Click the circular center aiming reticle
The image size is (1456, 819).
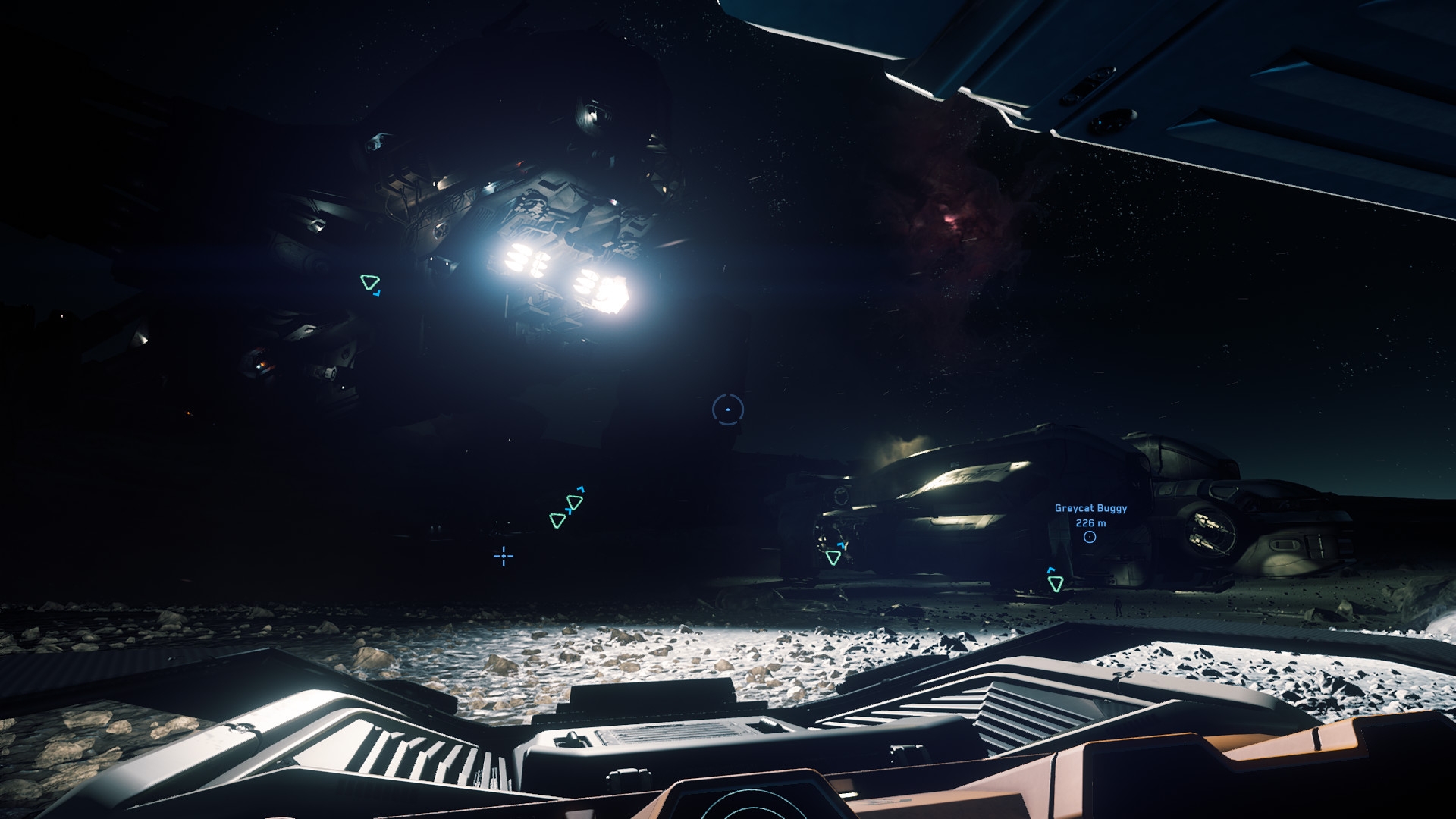(x=728, y=409)
